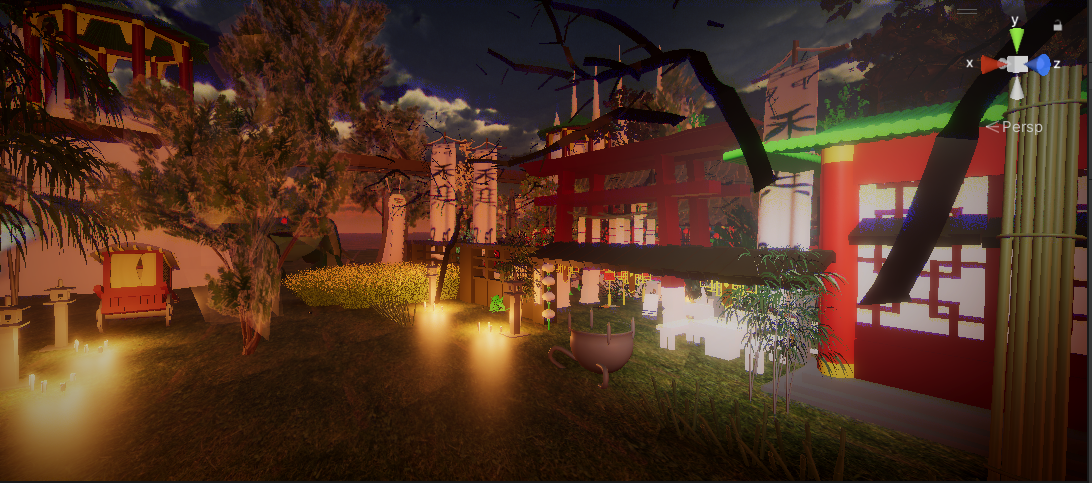
Task: Open the overlay handle lines above the gizmo
Action: click(967, 11)
